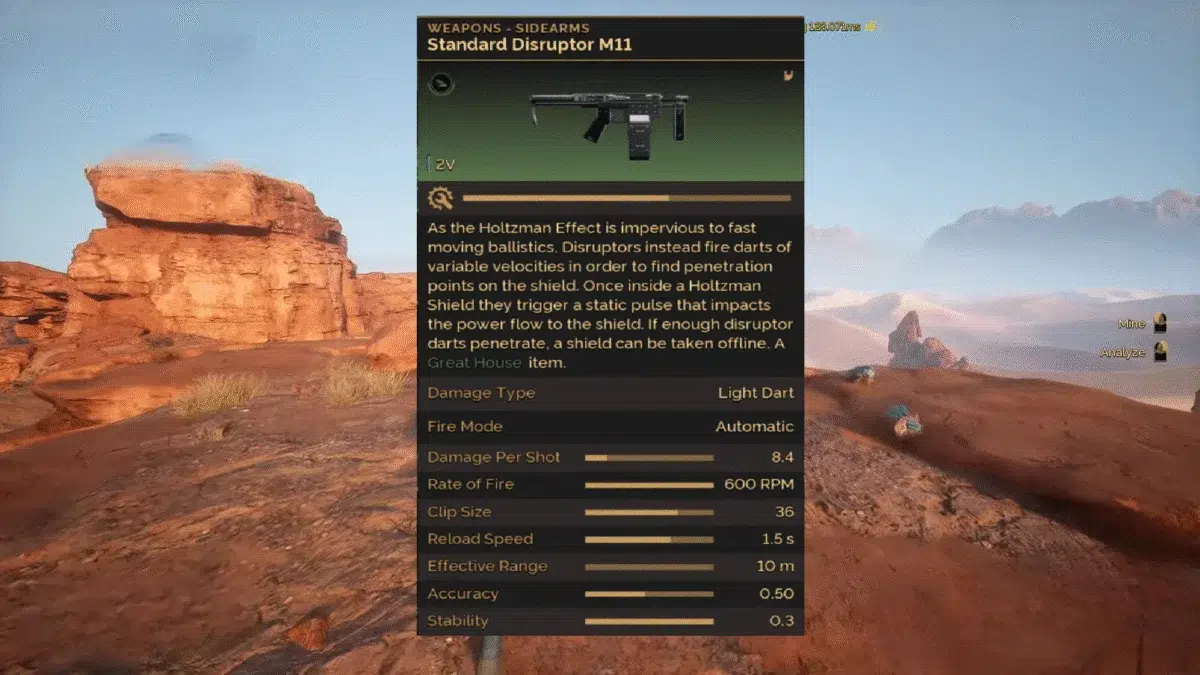
Task: Click the wrench-and-gear durability icon
Action: [x=439, y=198]
